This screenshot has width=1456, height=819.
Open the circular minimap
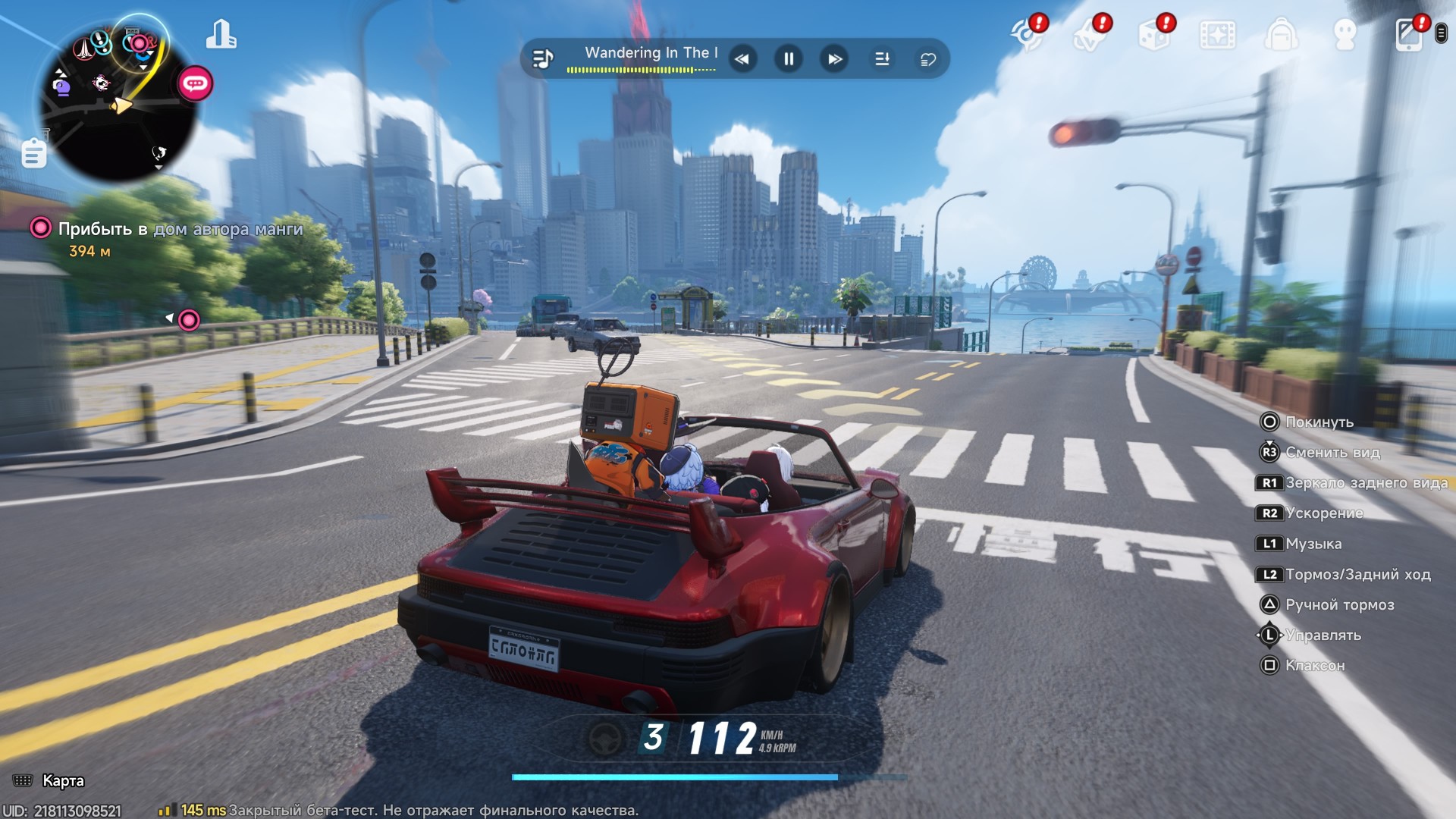[118, 102]
